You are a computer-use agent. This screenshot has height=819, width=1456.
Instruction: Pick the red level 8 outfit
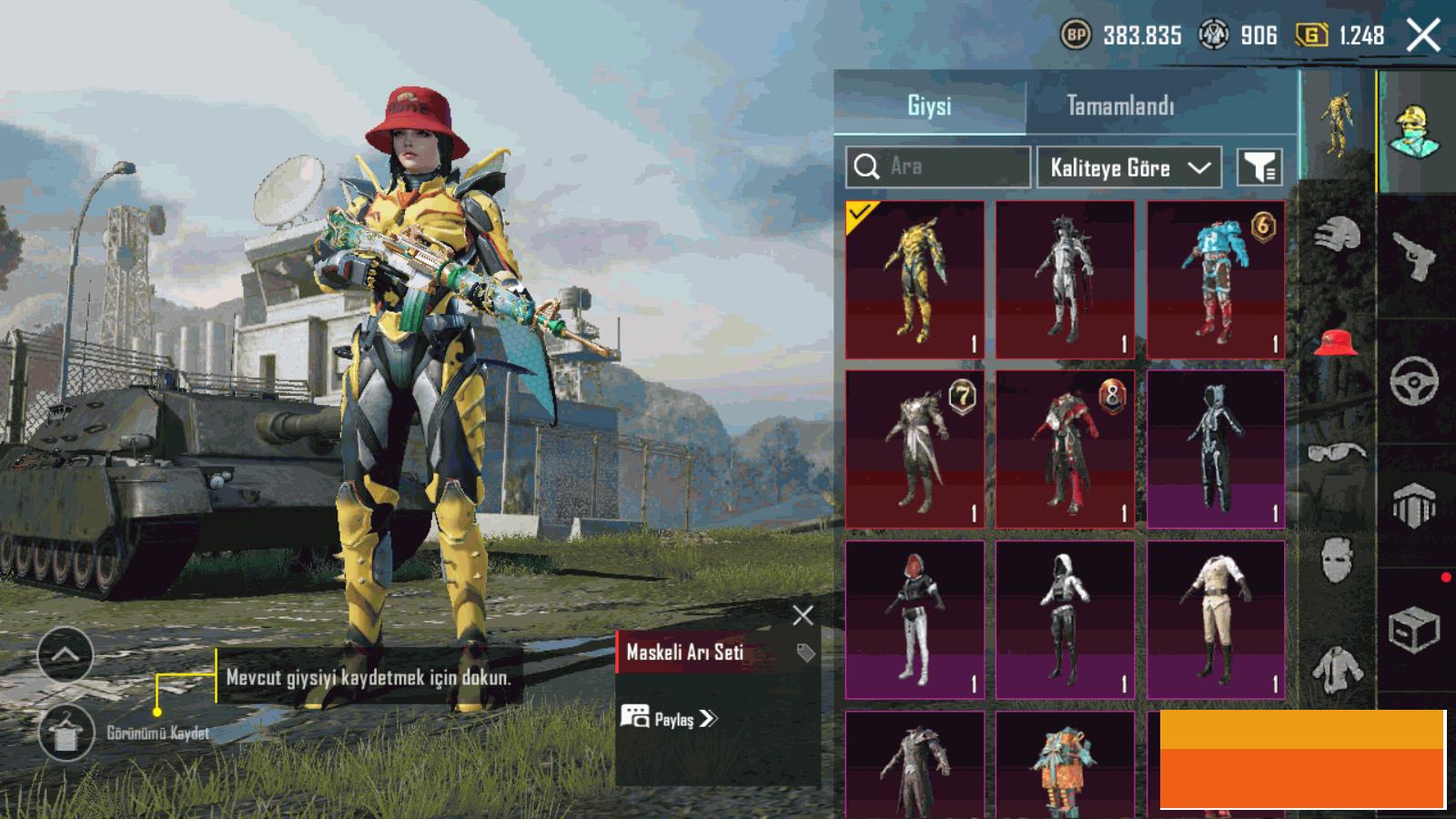(x=1065, y=449)
